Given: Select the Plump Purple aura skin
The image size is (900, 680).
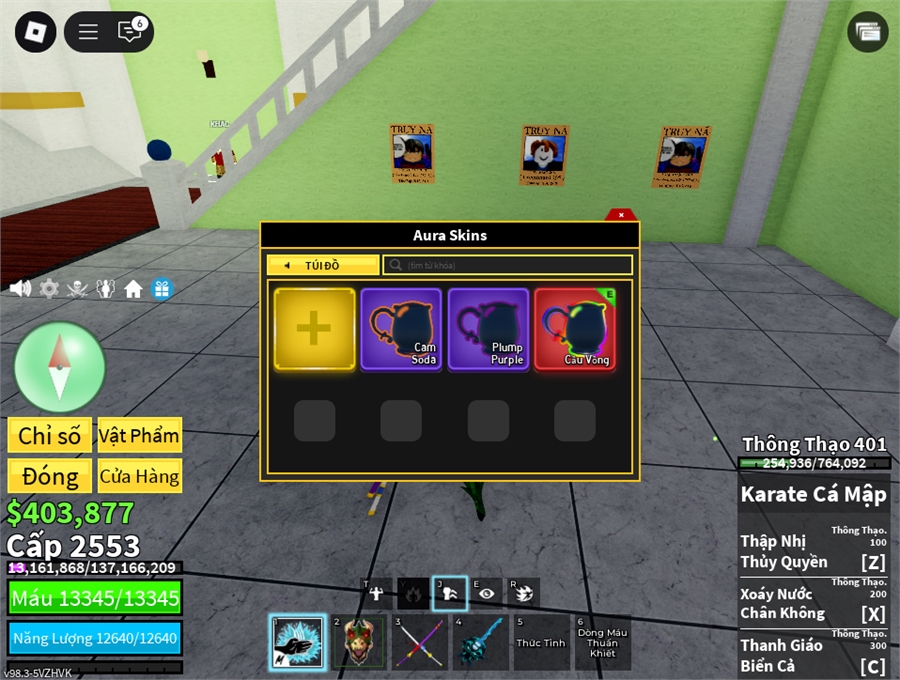Looking at the screenshot, I should click(488, 329).
